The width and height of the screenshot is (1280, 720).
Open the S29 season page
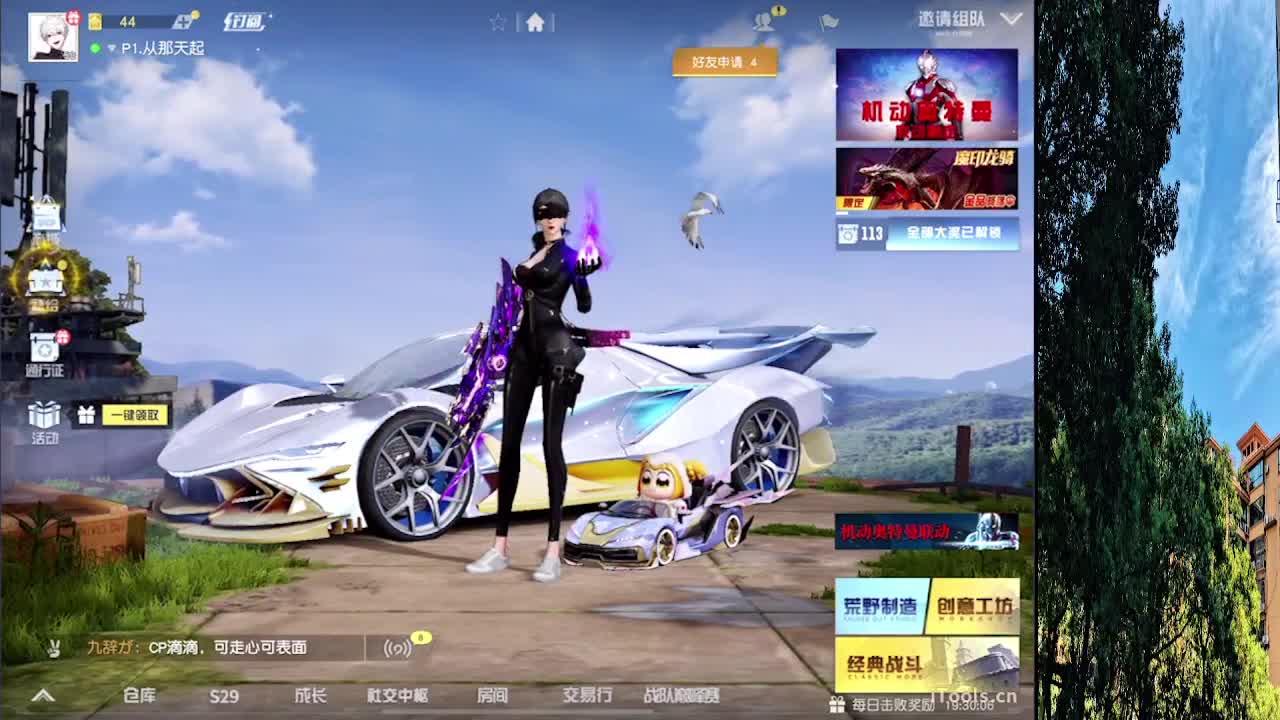coord(222,694)
